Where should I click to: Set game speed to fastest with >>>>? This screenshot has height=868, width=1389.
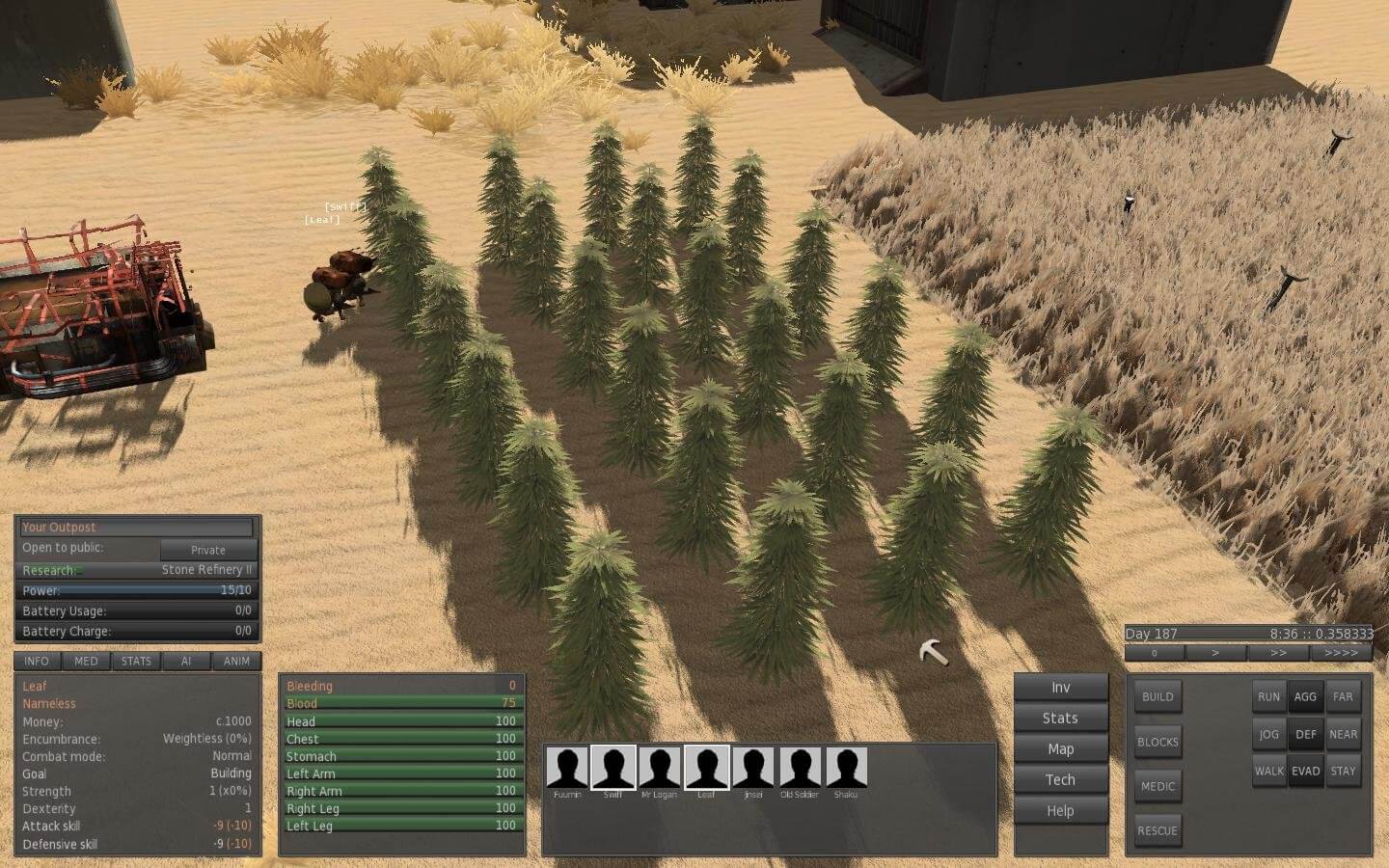[x=1340, y=653]
